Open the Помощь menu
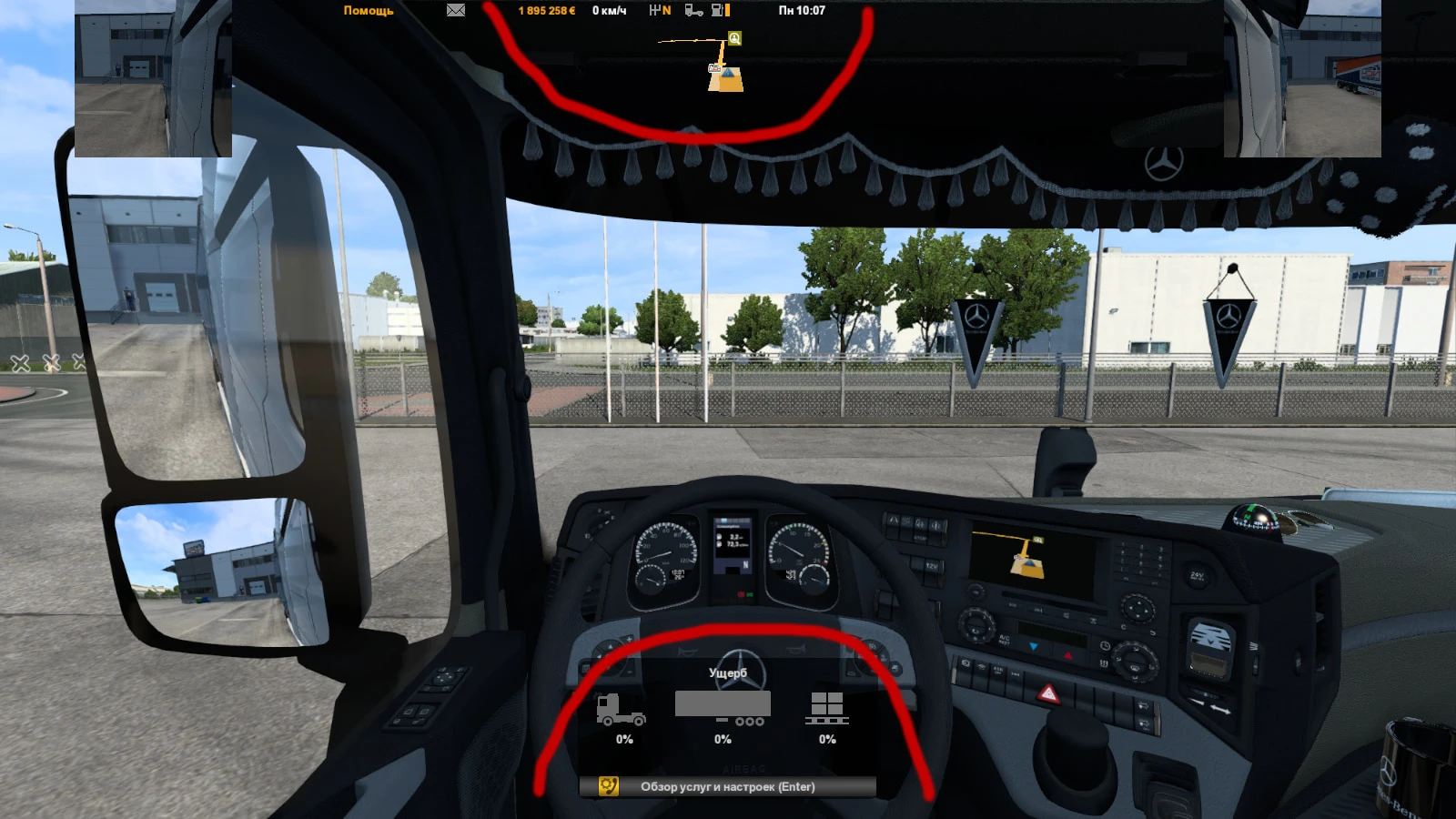 click(368, 11)
